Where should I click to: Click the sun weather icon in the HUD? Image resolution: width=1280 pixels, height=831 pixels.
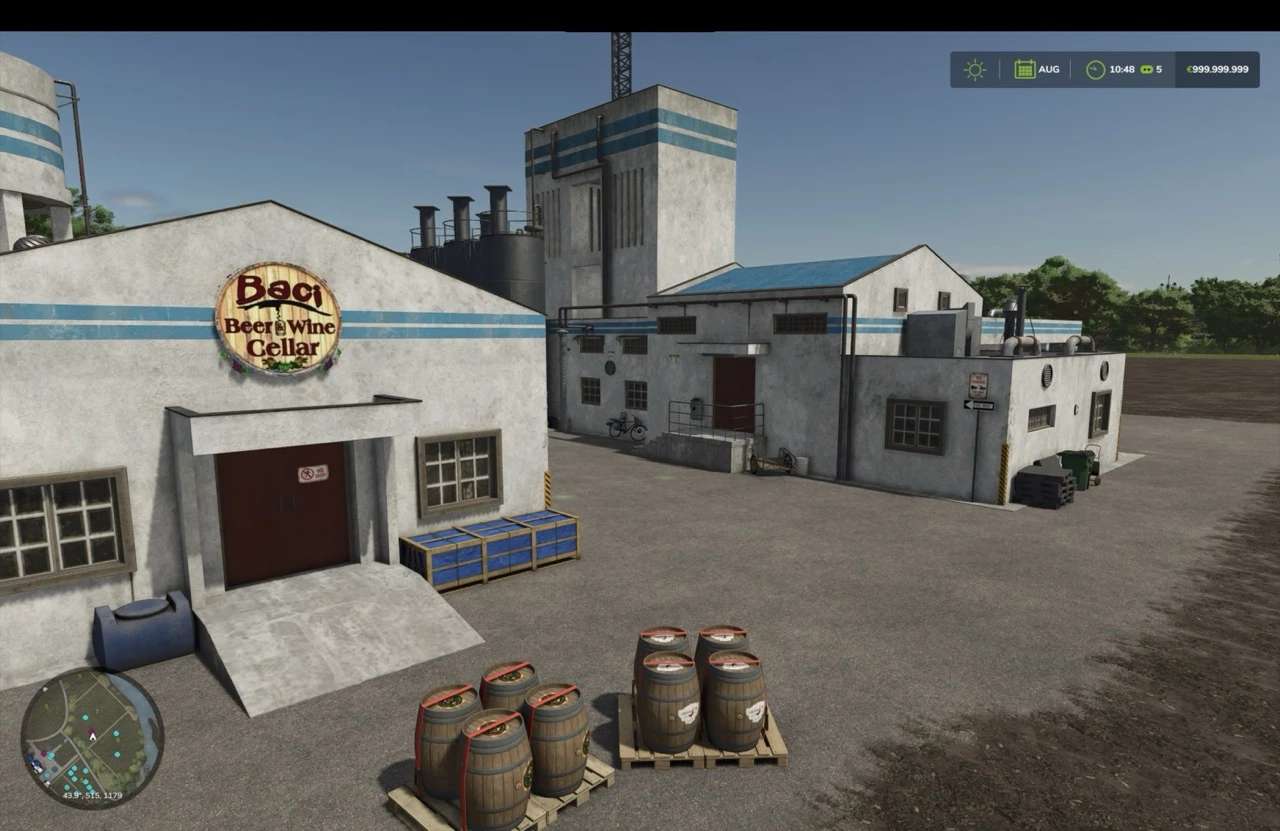click(975, 69)
